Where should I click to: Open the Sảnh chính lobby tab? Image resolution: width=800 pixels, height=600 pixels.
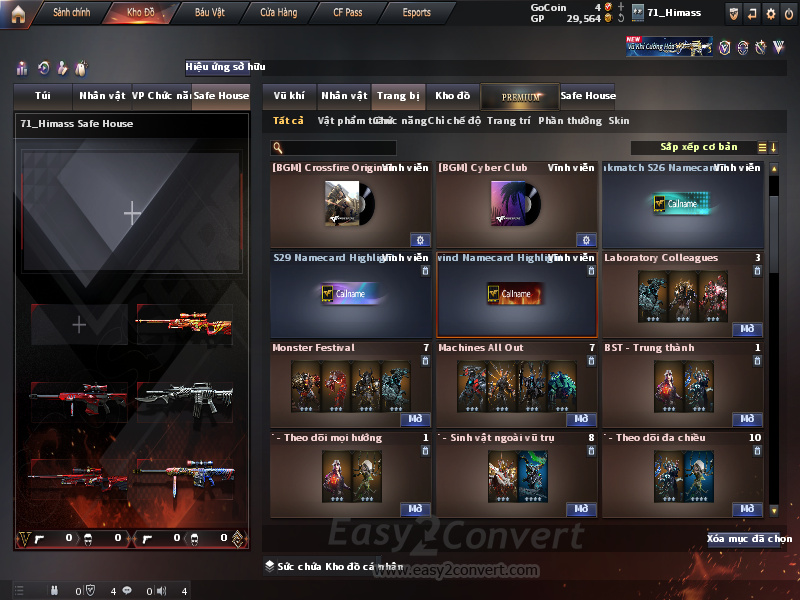(71, 13)
